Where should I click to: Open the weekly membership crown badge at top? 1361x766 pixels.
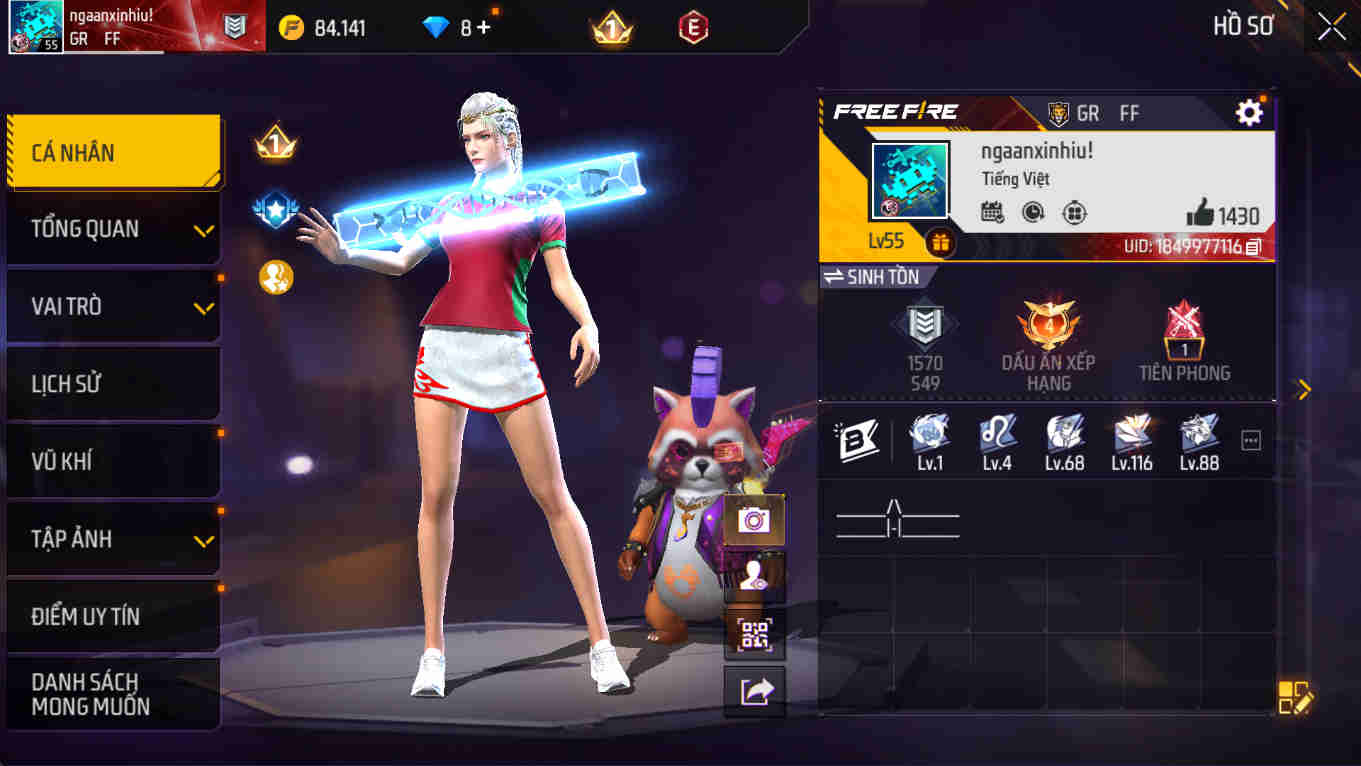point(610,27)
